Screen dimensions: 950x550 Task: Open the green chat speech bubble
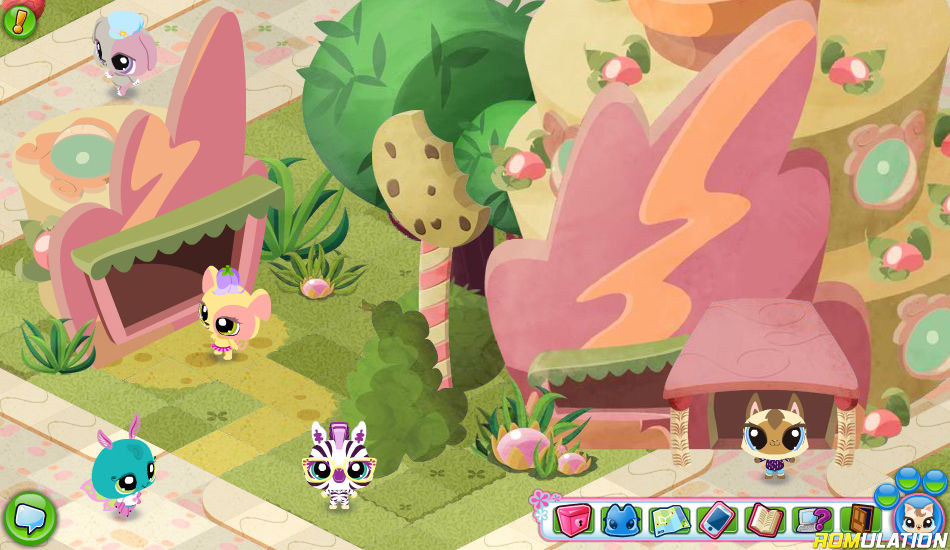coord(29,516)
